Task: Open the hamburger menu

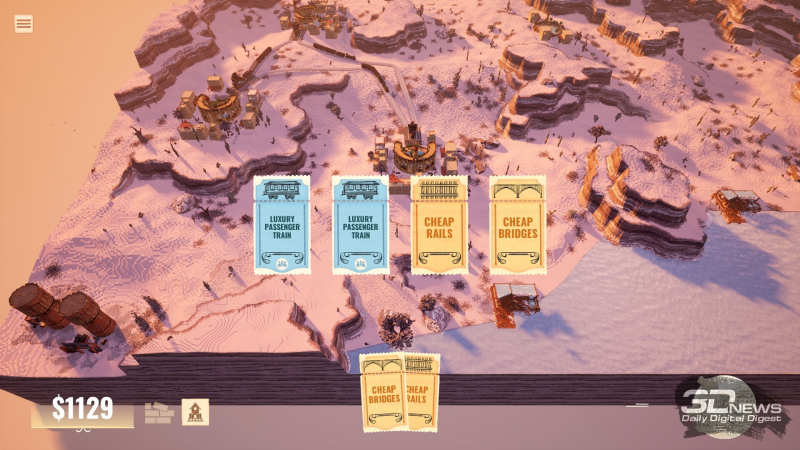Action: click(23, 23)
